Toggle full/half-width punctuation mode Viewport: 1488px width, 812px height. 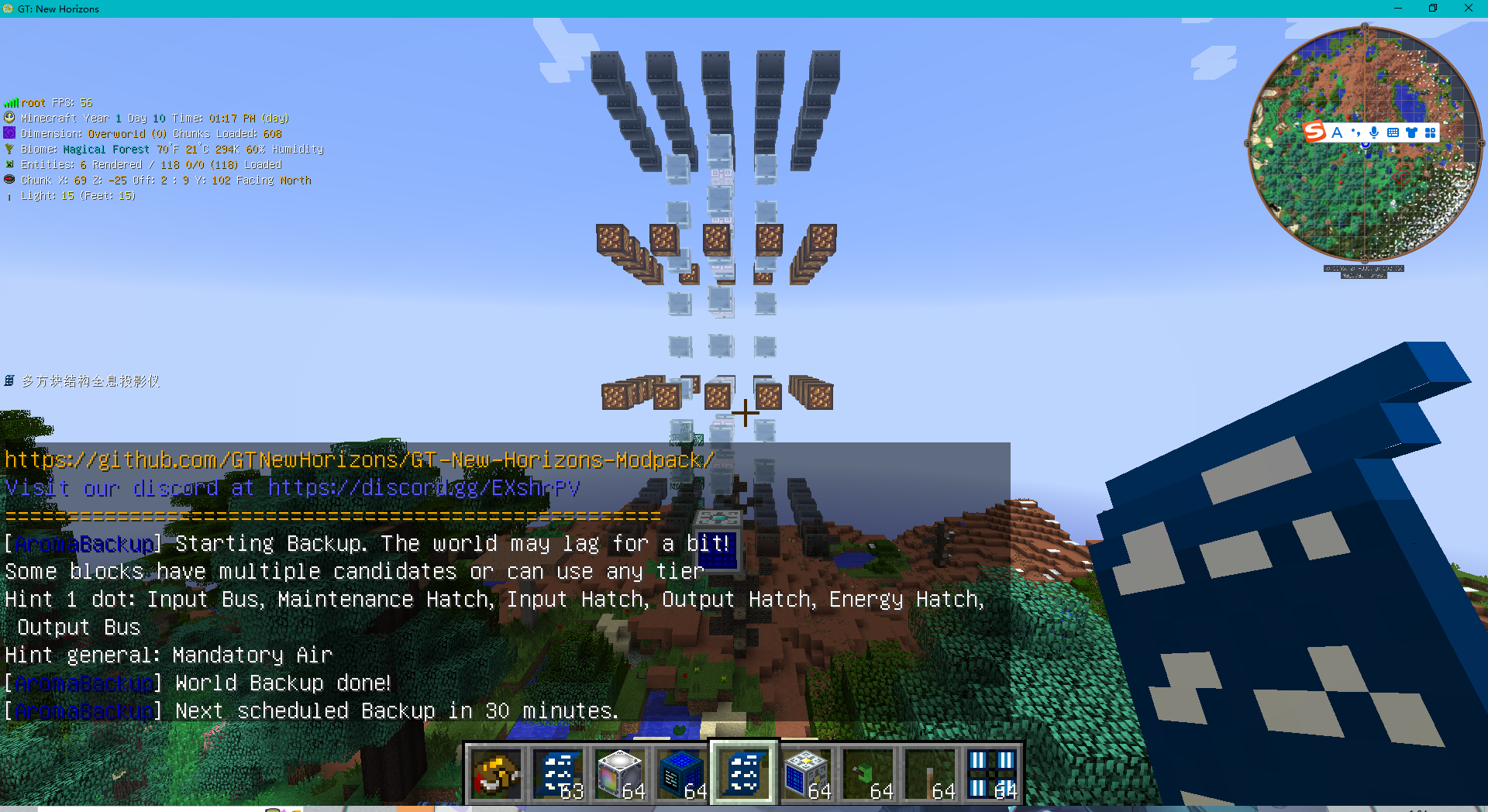(x=1356, y=132)
